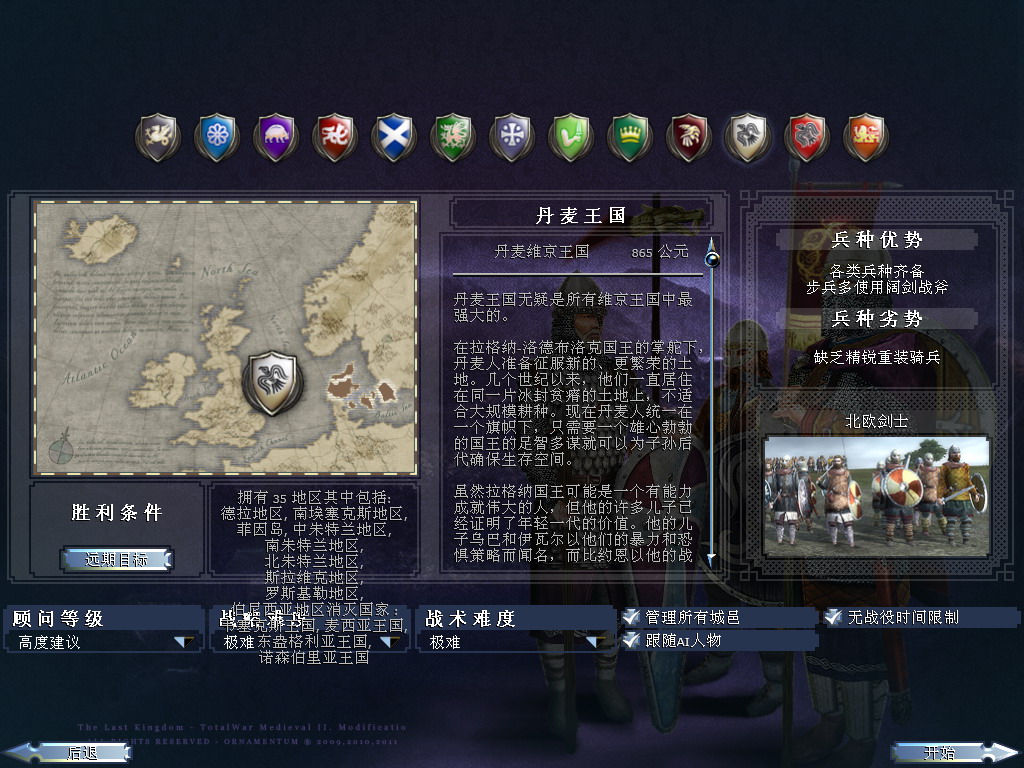The image size is (1024, 768).
Task: Choose the orange shield with gold lion
Action: pos(865,138)
